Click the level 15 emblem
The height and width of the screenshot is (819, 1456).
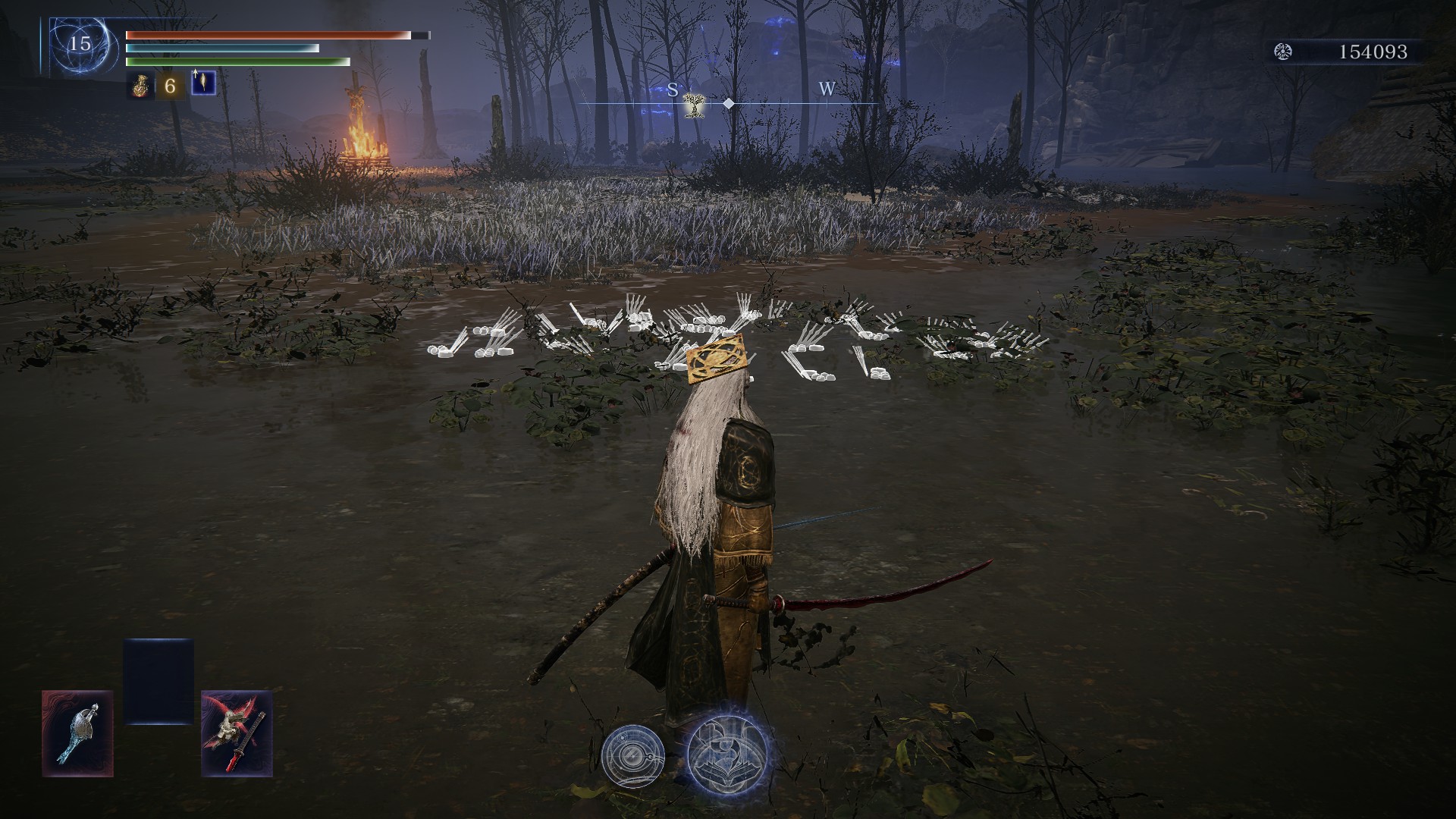[x=80, y=44]
